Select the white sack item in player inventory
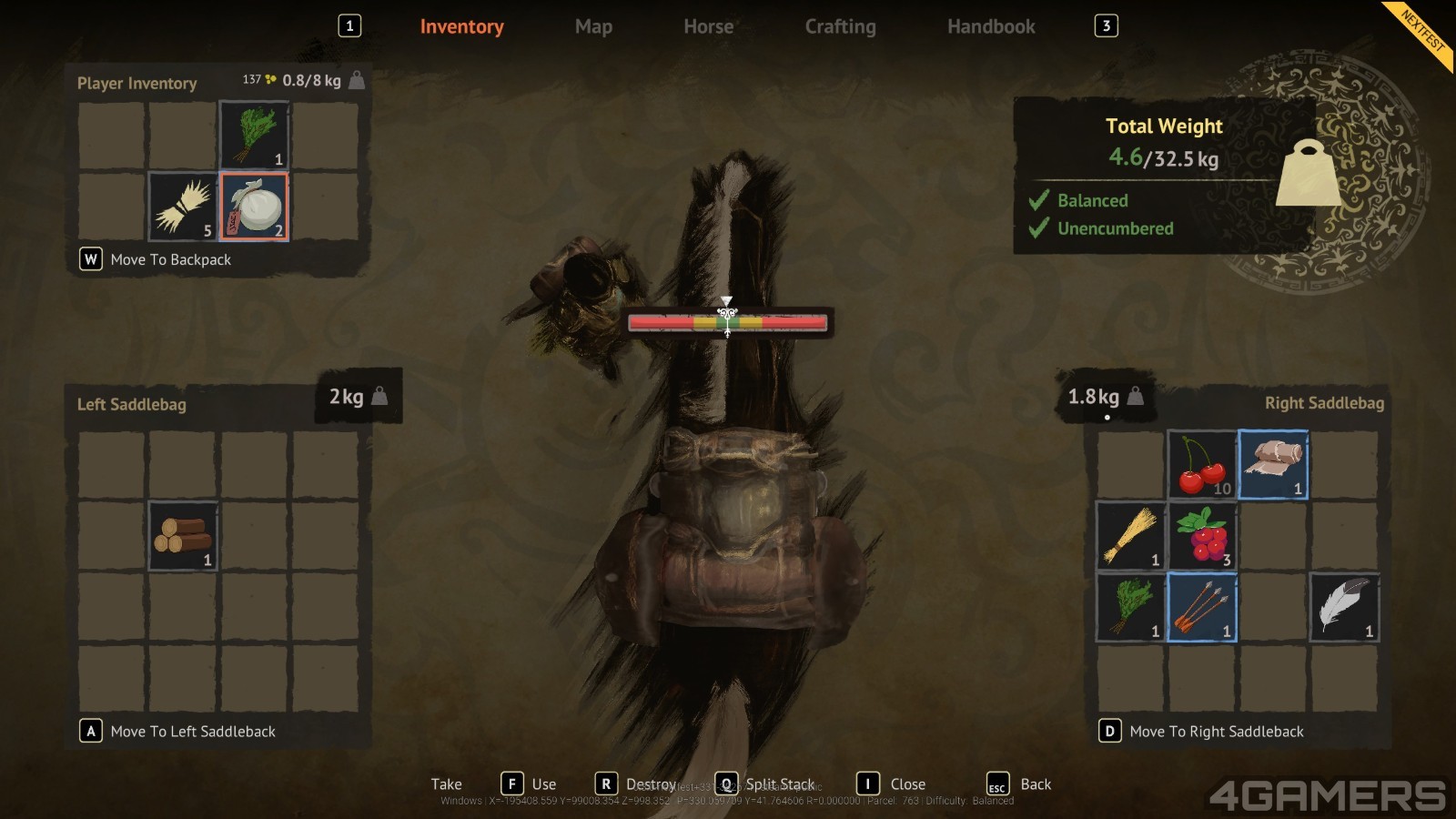 click(254, 207)
